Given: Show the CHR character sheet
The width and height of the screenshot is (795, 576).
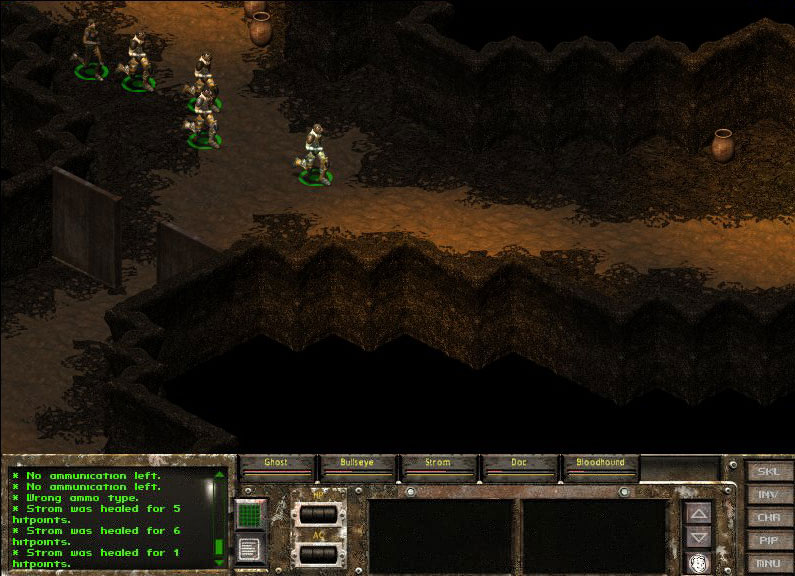Looking at the screenshot, I should (x=769, y=517).
